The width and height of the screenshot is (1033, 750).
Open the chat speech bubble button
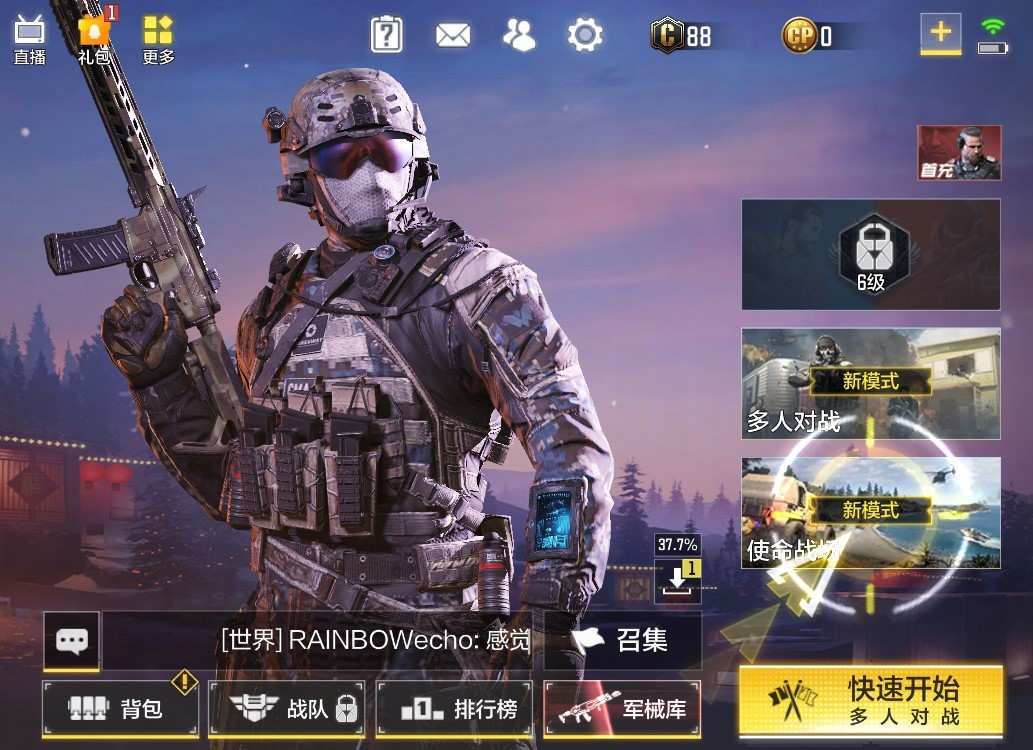tap(71, 640)
